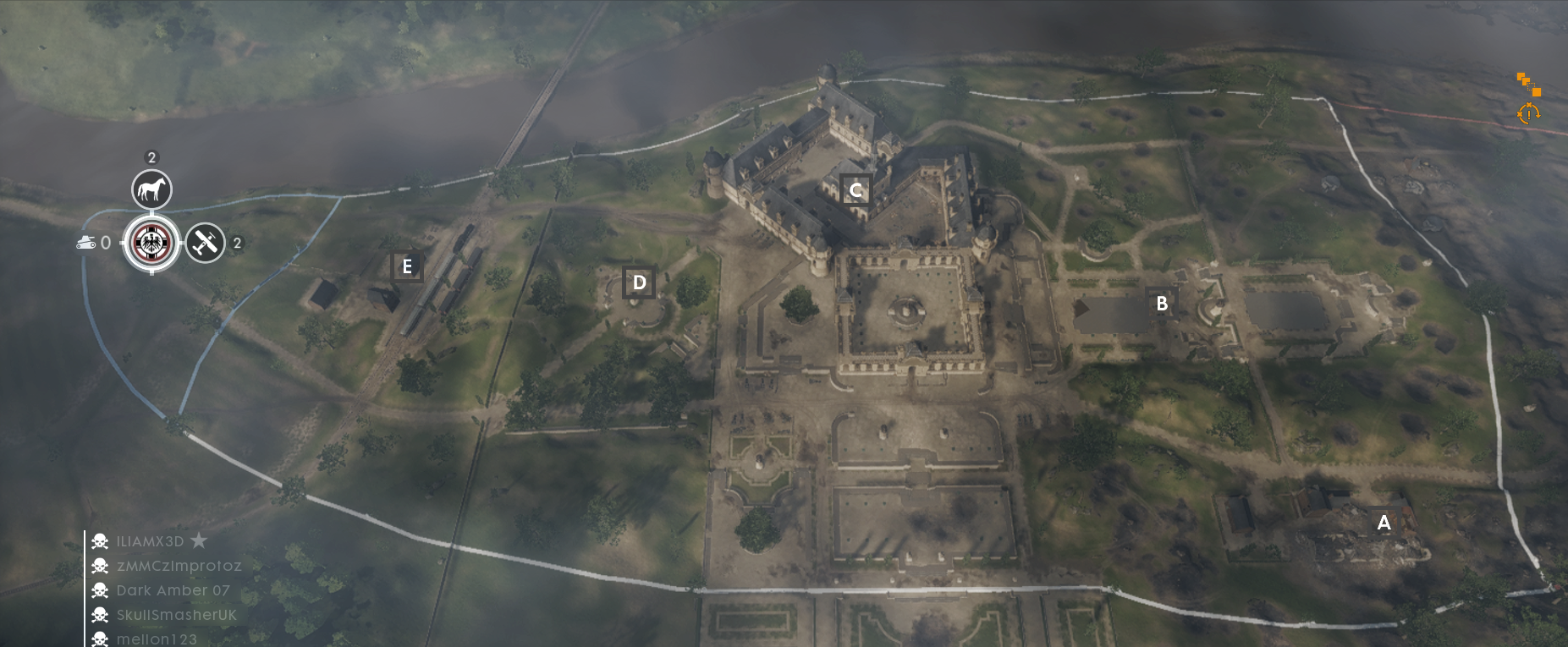Pick SkullSmasherUK from the squad list

pos(176,615)
